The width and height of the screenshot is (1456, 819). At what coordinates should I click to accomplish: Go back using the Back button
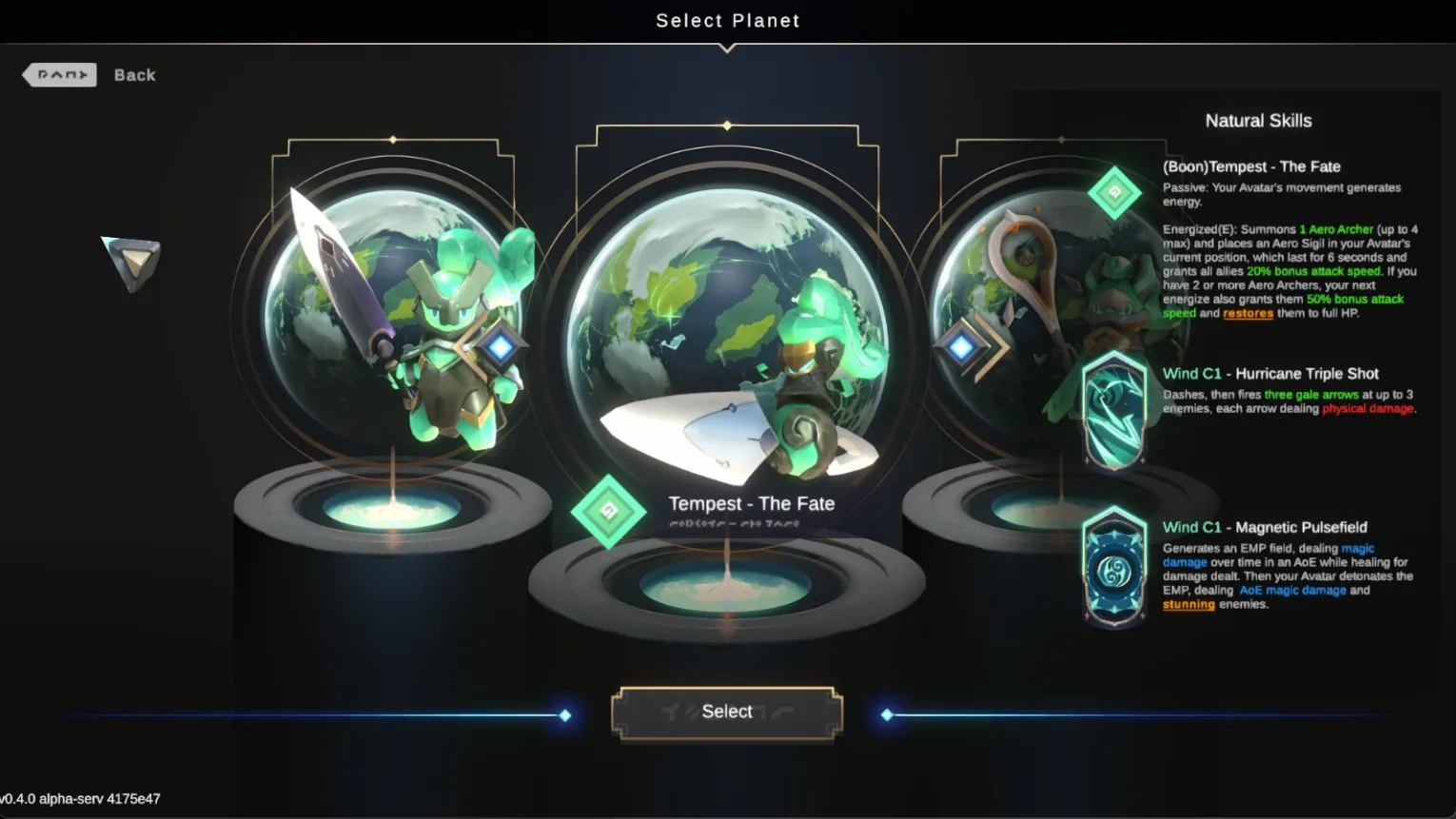coord(89,75)
